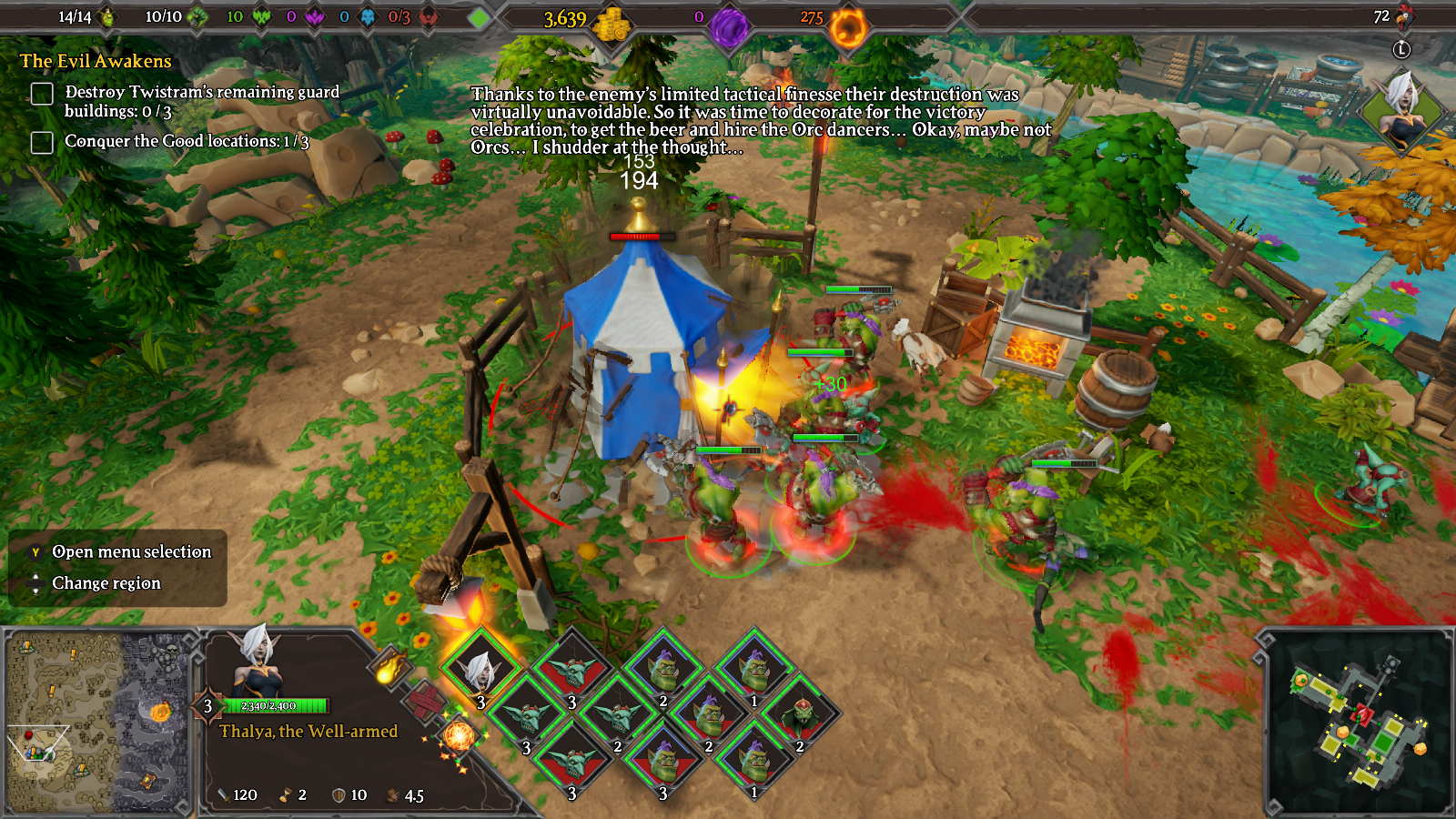Image resolution: width=1456 pixels, height=819 pixels.
Task: Select Thalya's diamond icon in the unit group
Action: [480, 669]
